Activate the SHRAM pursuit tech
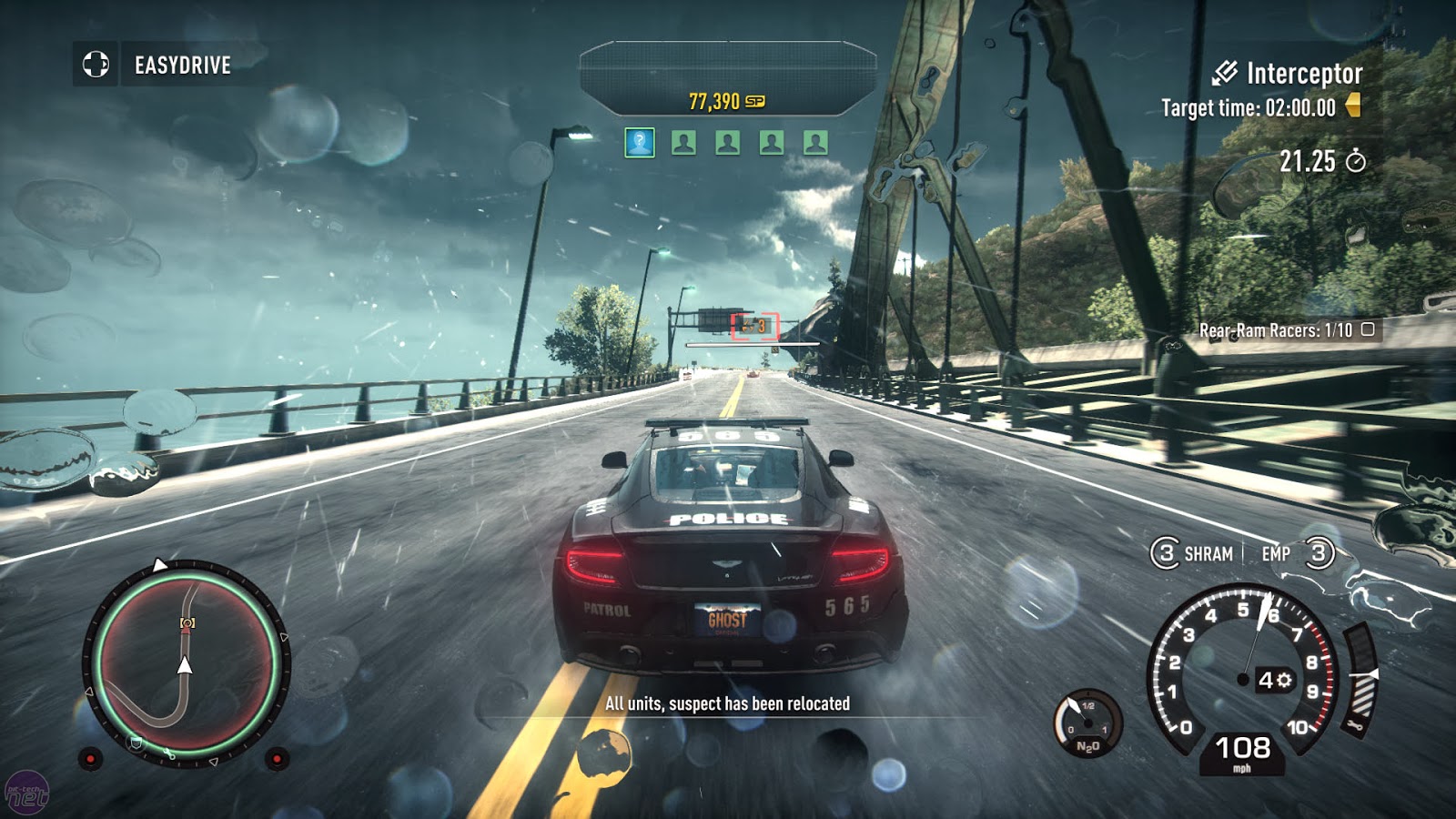 1193,553
